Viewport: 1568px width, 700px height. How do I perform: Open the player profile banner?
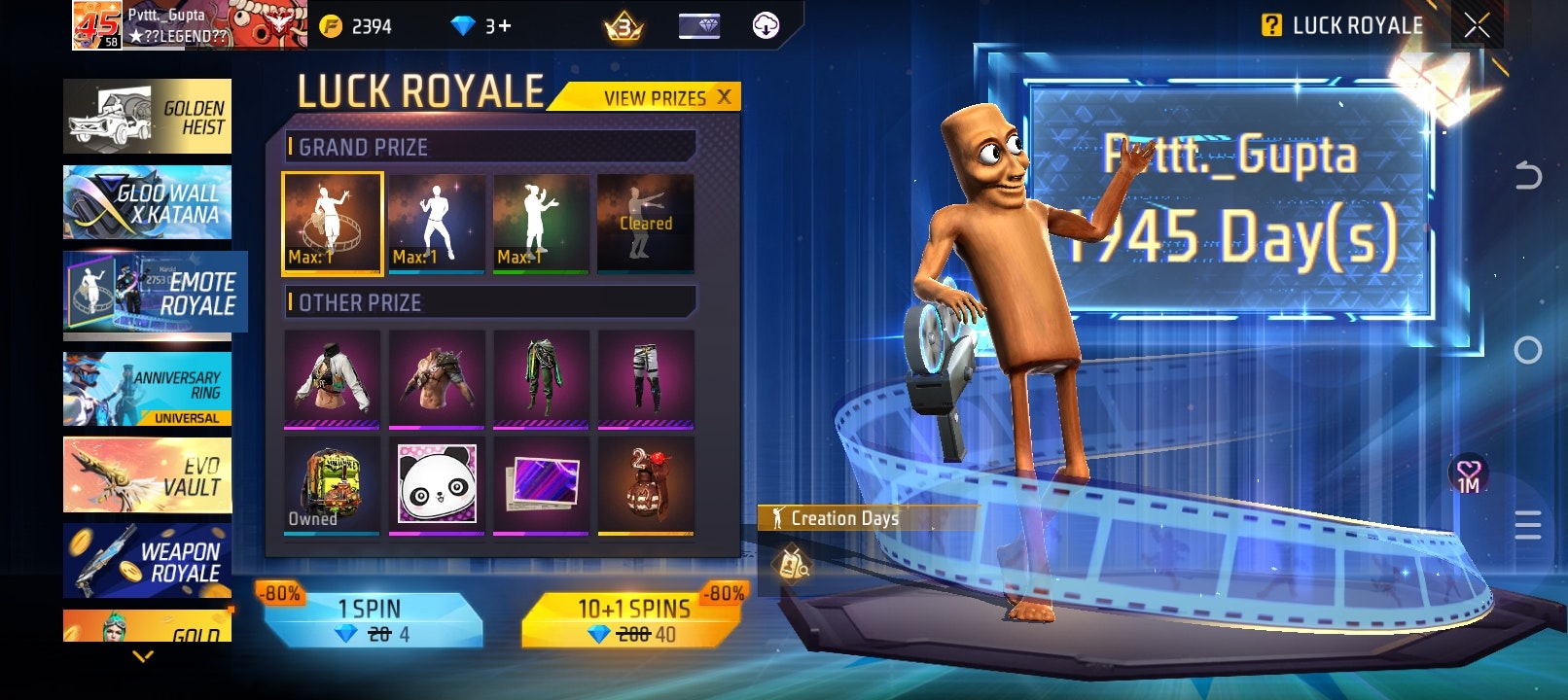pos(190,25)
